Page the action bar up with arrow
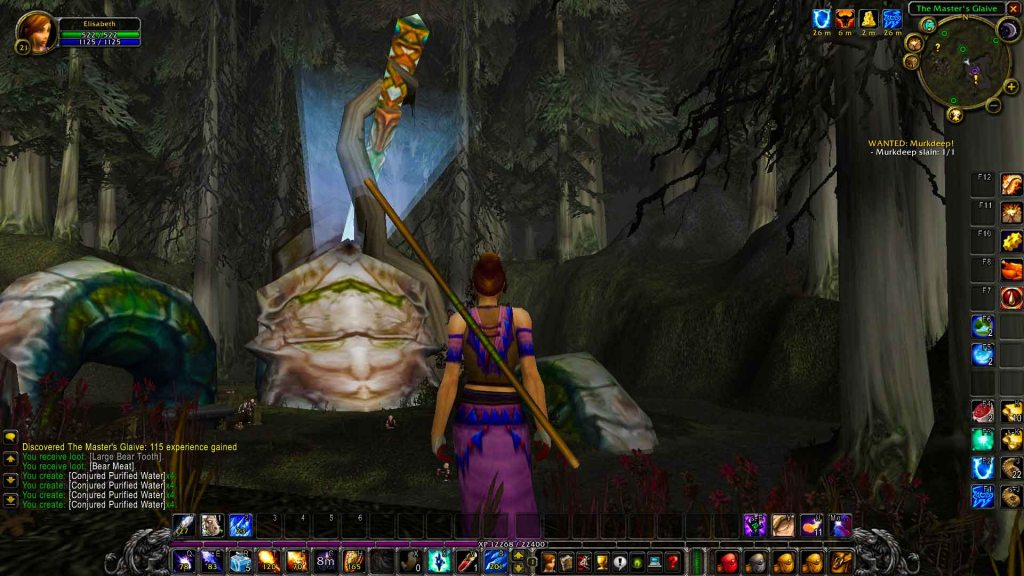The width and height of the screenshot is (1024, 576). (x=518, y=554)
